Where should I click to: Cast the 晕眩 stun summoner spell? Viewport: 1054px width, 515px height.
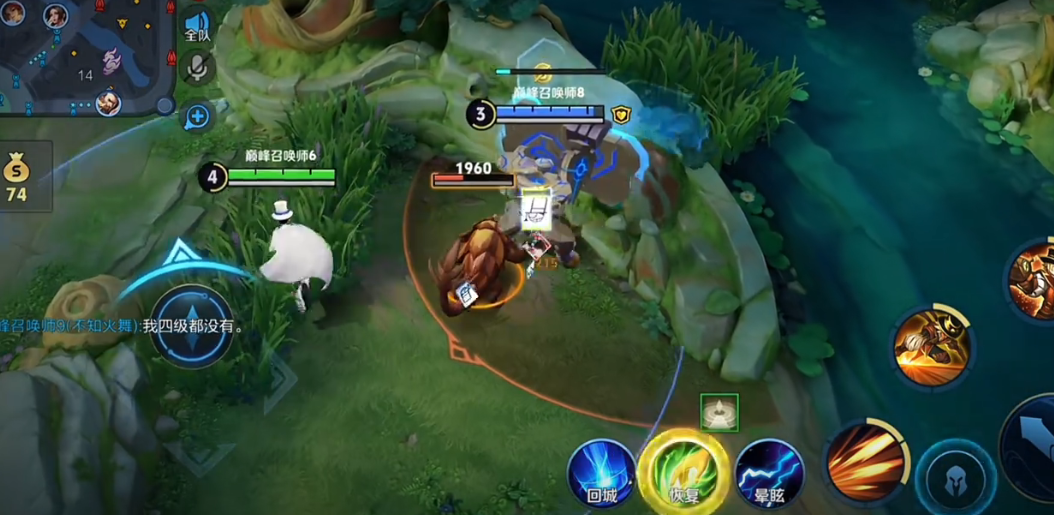tap(769, 473)
